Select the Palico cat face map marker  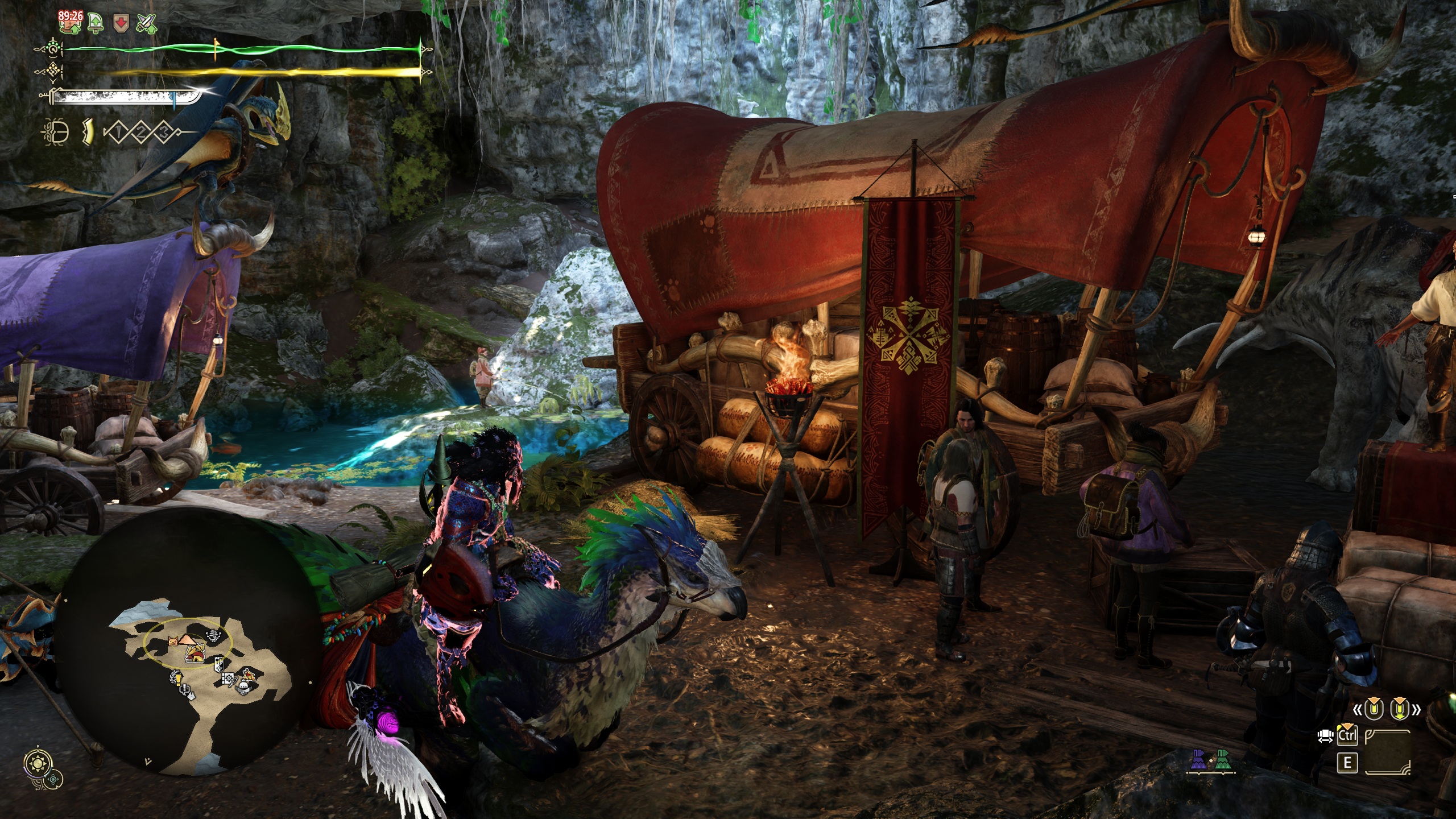click(x=173, y=642)
